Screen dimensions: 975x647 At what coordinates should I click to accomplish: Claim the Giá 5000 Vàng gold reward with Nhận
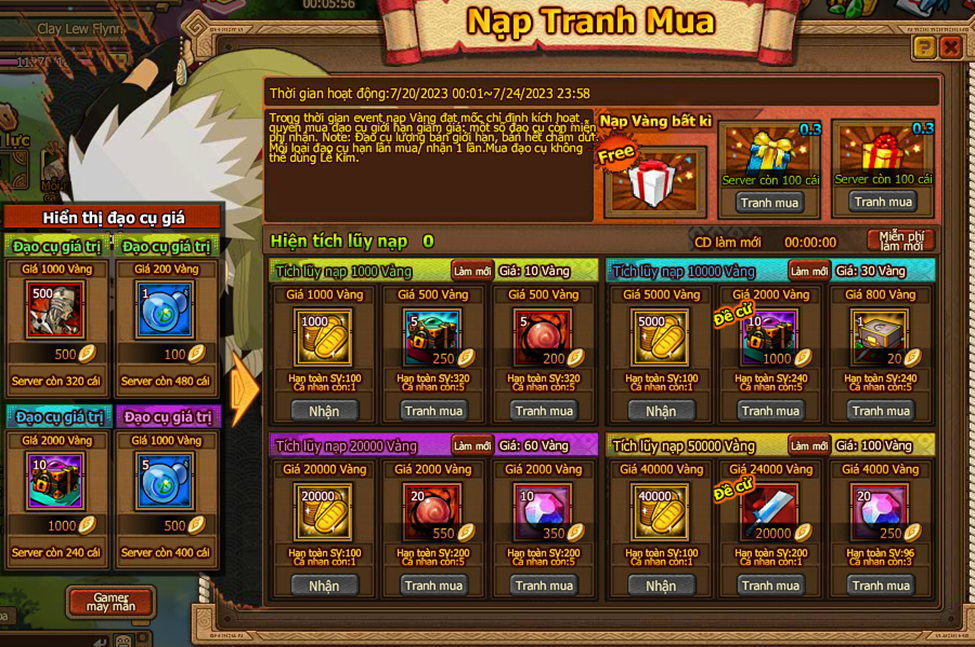(x=660, y=411)
